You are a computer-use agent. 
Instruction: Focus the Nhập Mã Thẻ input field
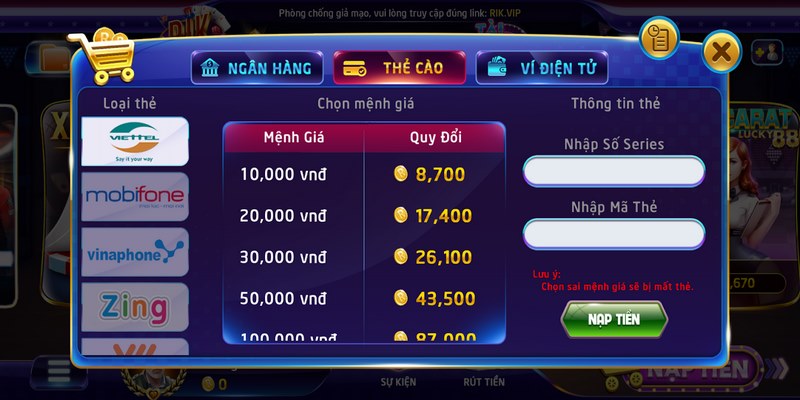click(613, 234)
